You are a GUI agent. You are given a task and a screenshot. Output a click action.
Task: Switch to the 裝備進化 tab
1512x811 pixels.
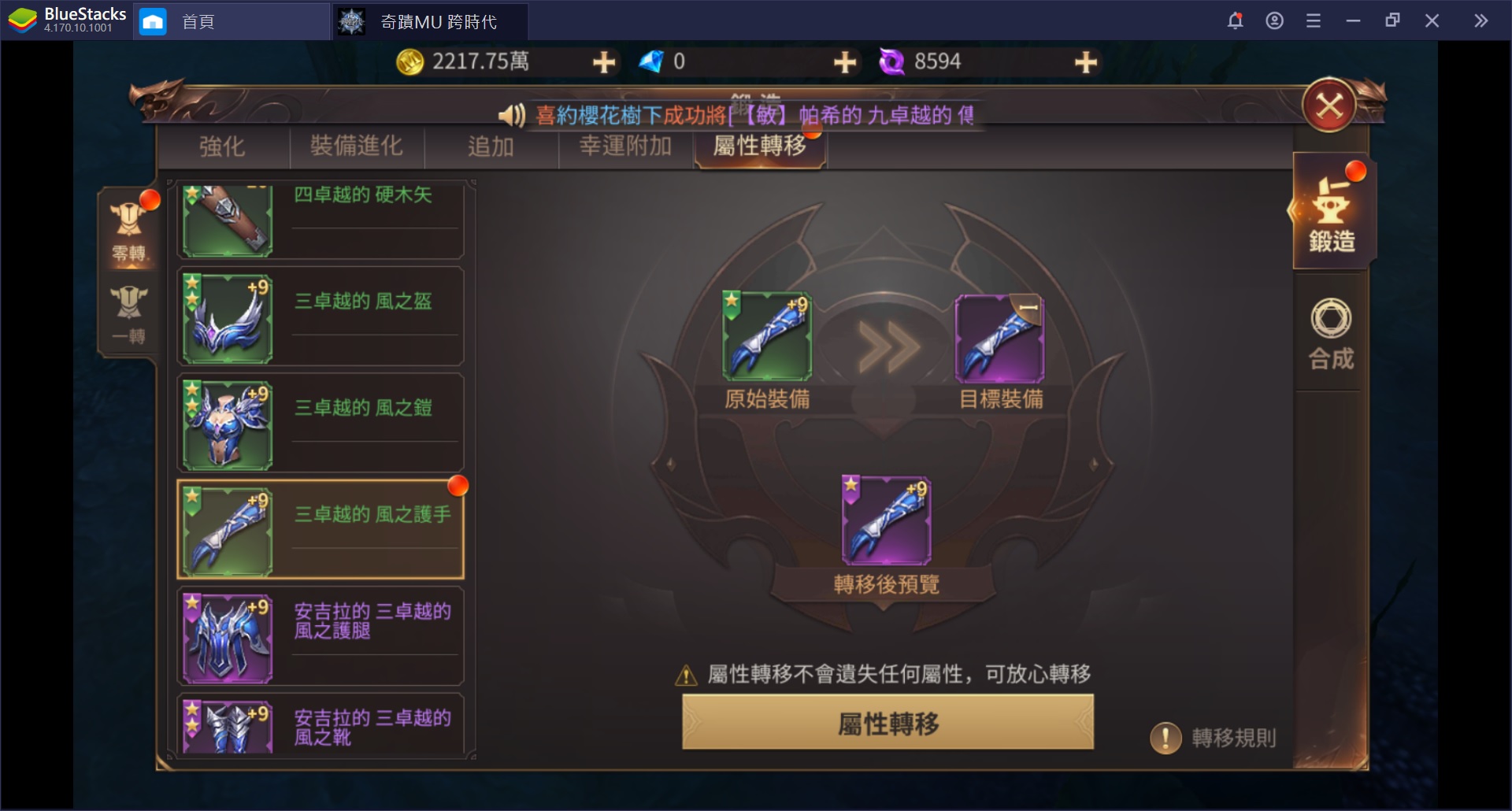357,146
